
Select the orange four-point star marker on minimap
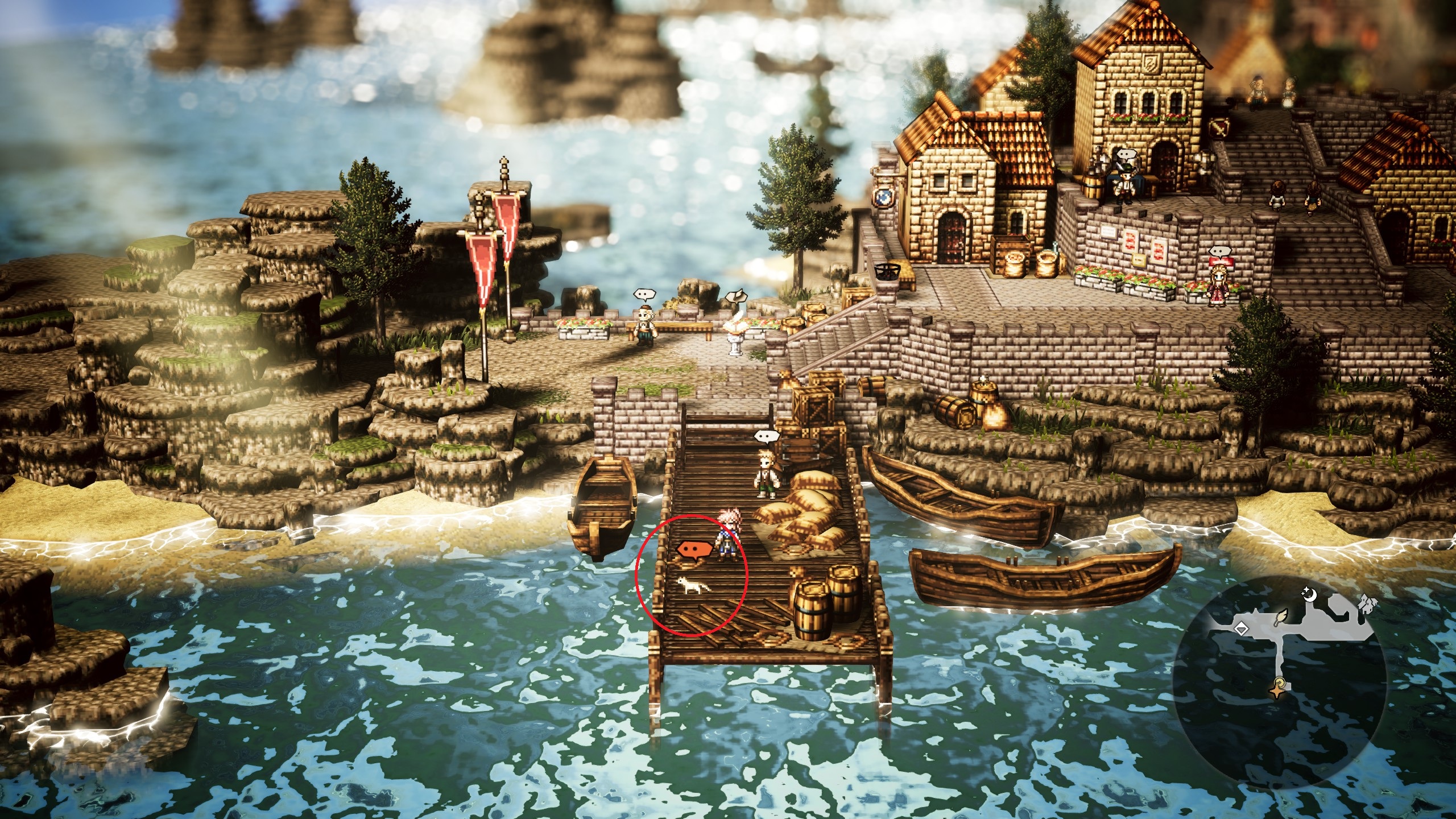click(1277, 692)
